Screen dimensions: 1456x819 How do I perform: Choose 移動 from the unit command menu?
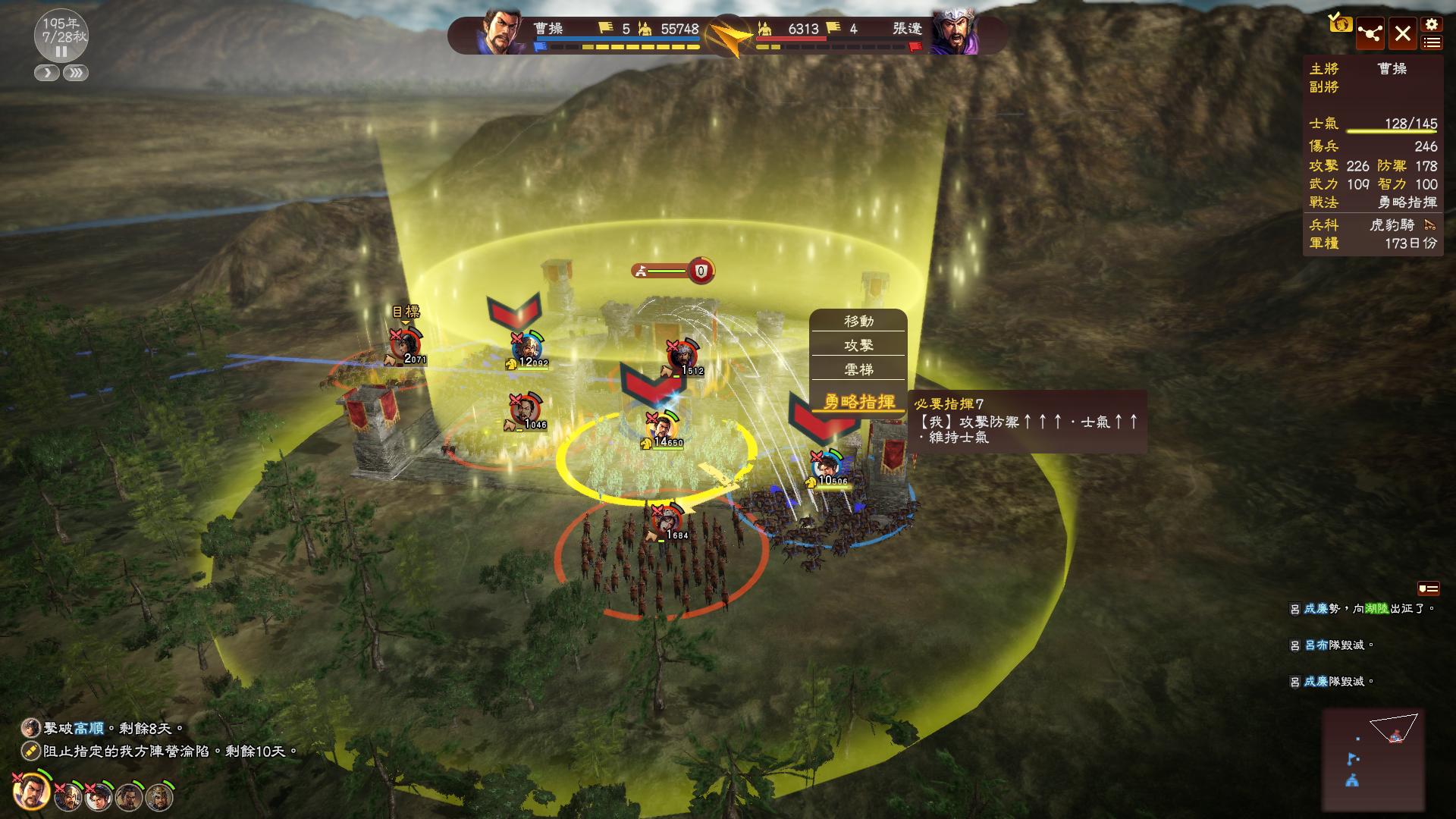click(858, 322)
